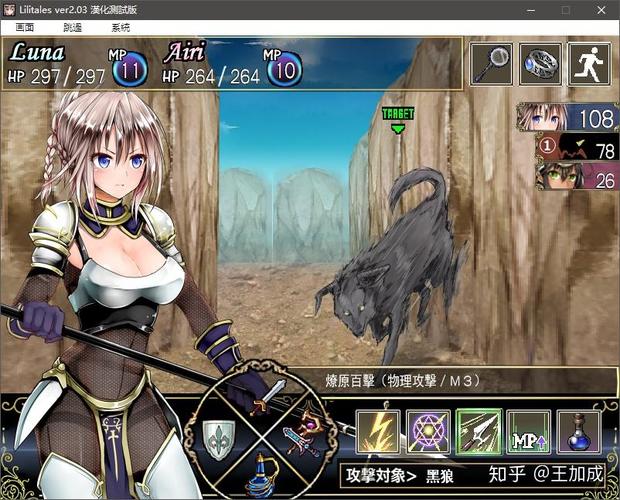The image size is (620, 500).
Task: Select the blue potion flask skill
Action: pyautogui.click(x=578, y=431)
